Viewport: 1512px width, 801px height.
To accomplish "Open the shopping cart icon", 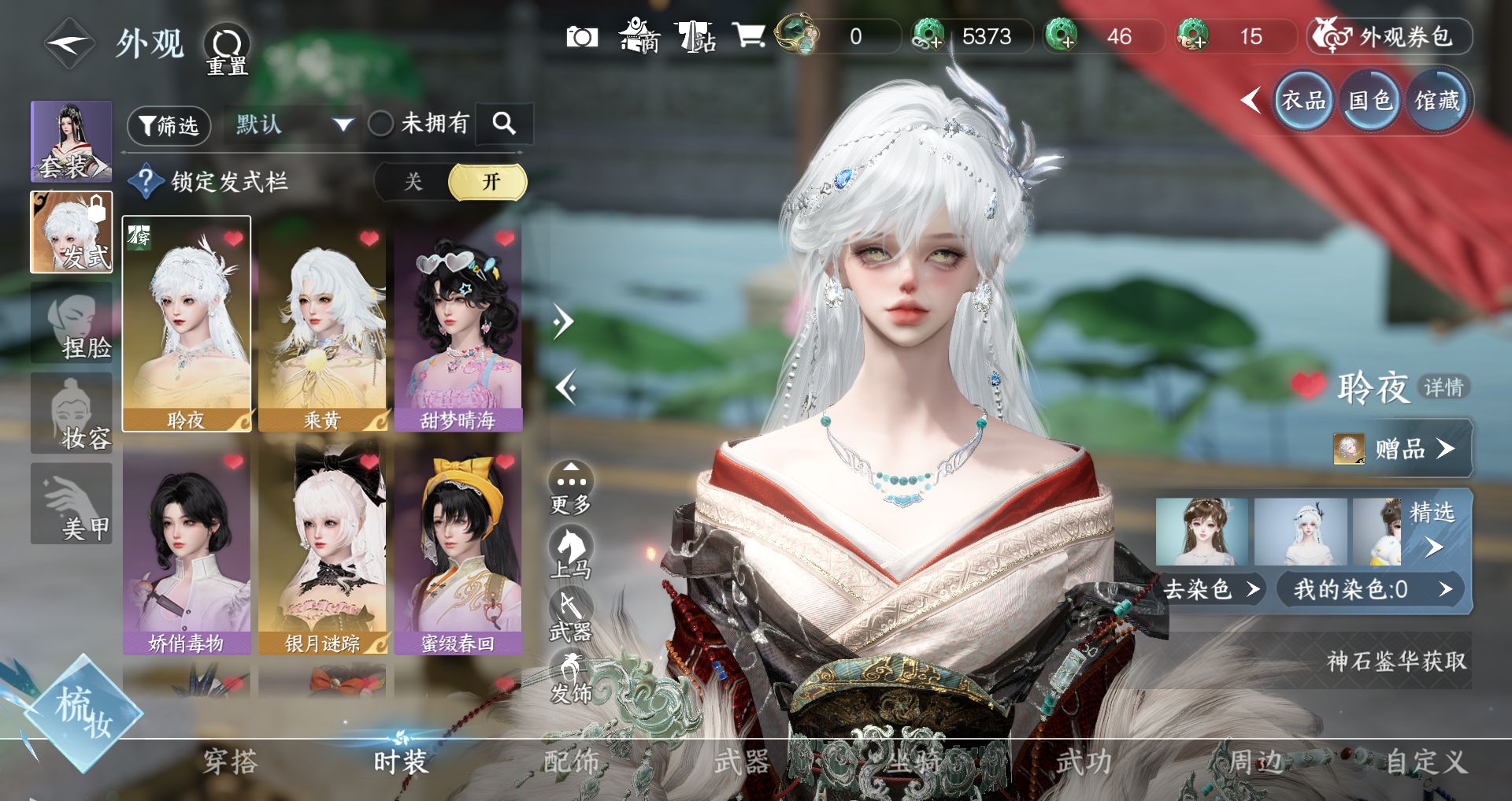I will click(748, 35).
